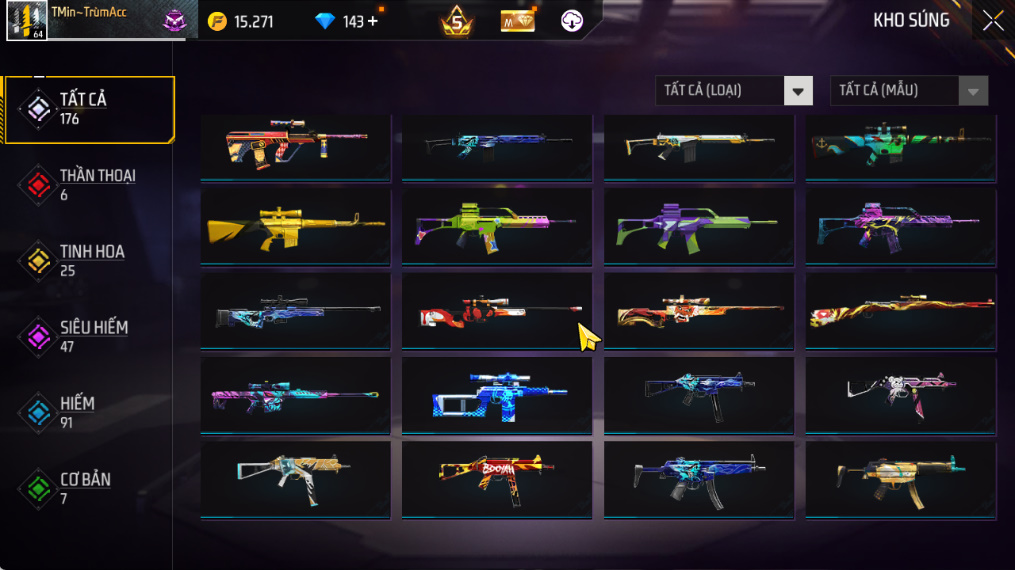Open the gold M membership card
This screenshot has height=570, width=1015.
click(517, 21)
